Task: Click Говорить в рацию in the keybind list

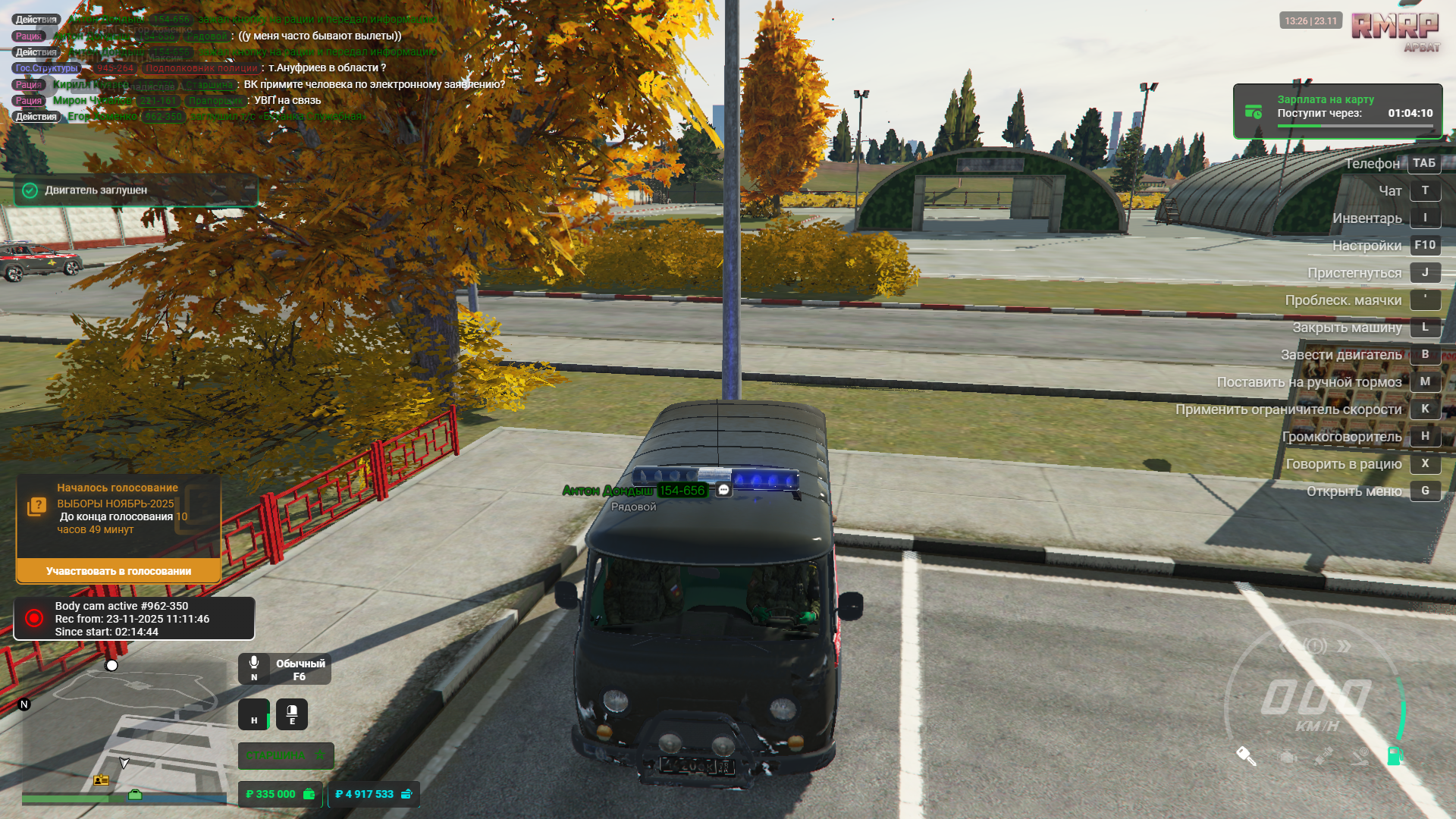Action: click(1345, 463)
